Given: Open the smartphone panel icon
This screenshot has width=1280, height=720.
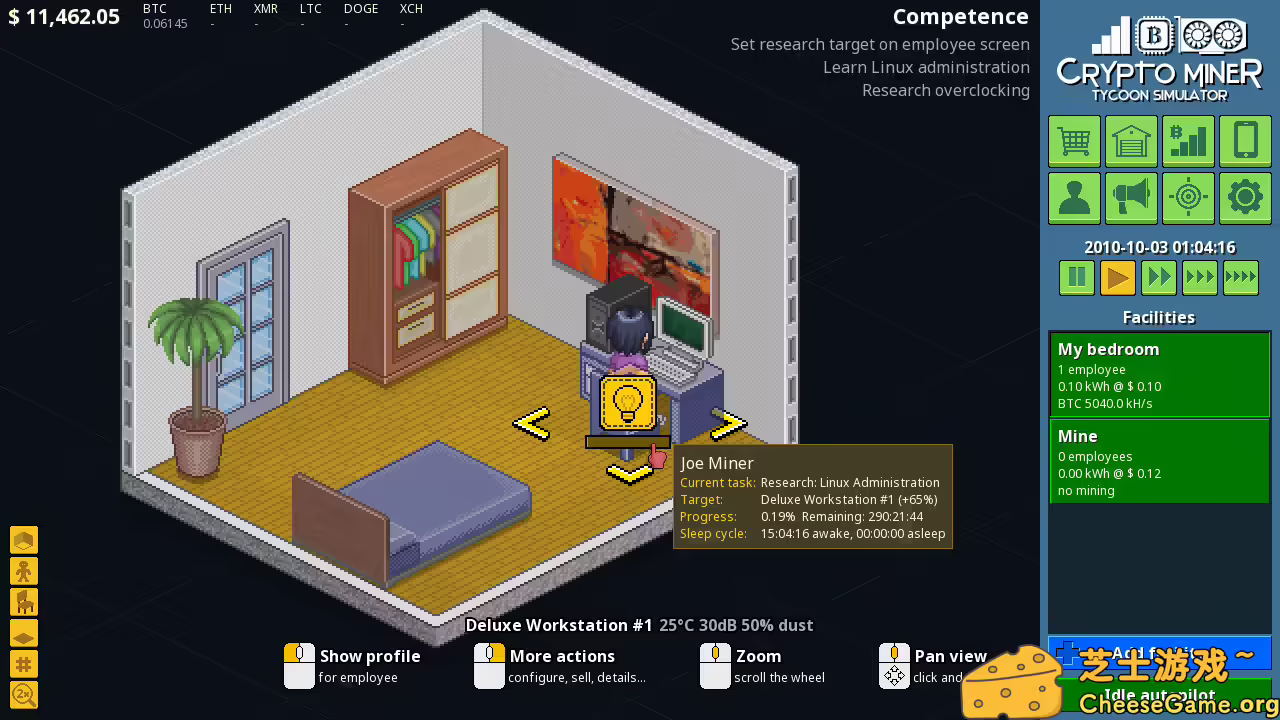Looking at the screenshot, I should (1245, 141).
